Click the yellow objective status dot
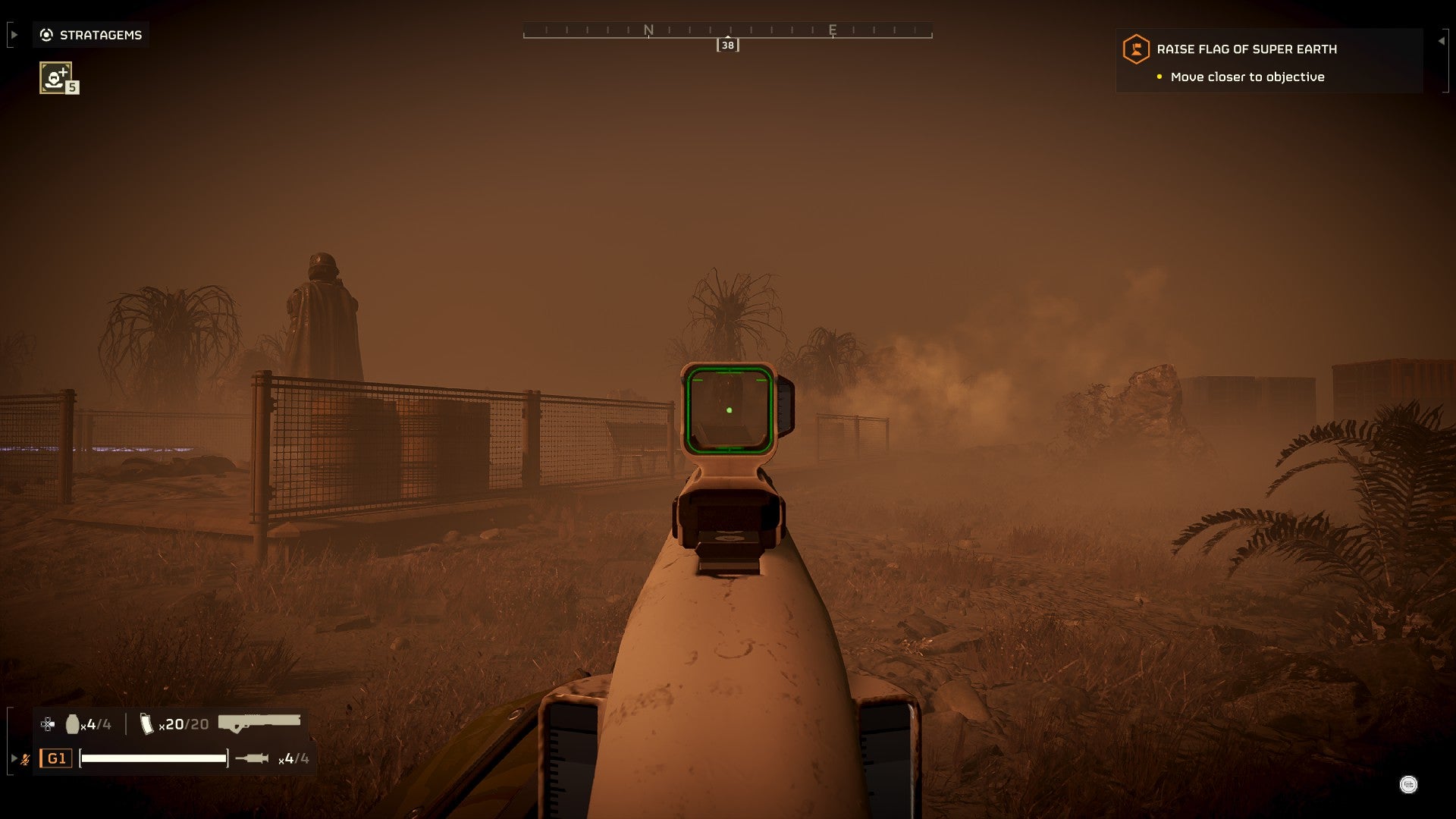 (1159, 77)
